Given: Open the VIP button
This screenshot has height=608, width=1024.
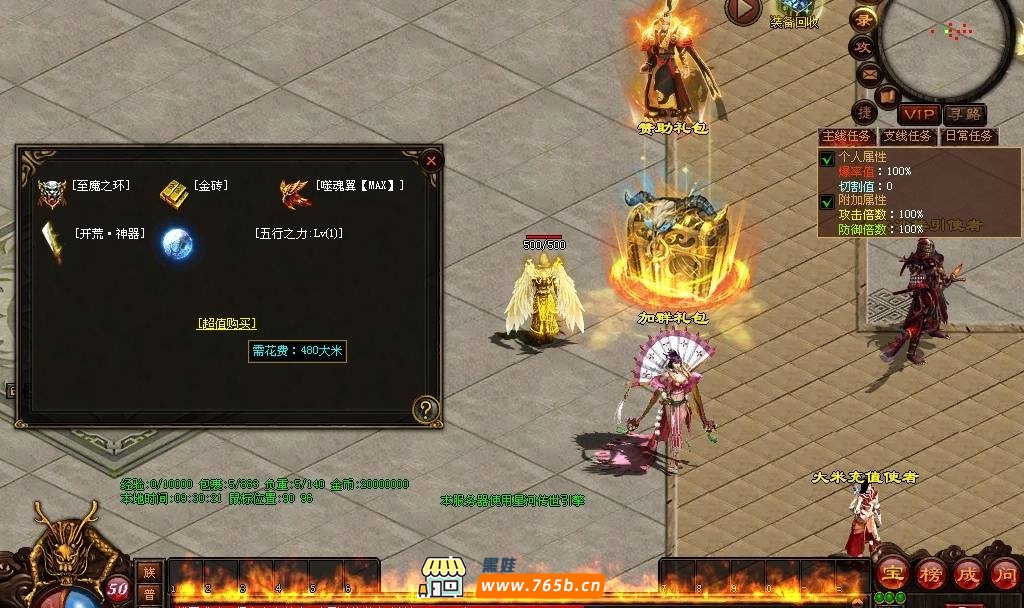Looking at the screenshot, I should click(x=919, y=115).
